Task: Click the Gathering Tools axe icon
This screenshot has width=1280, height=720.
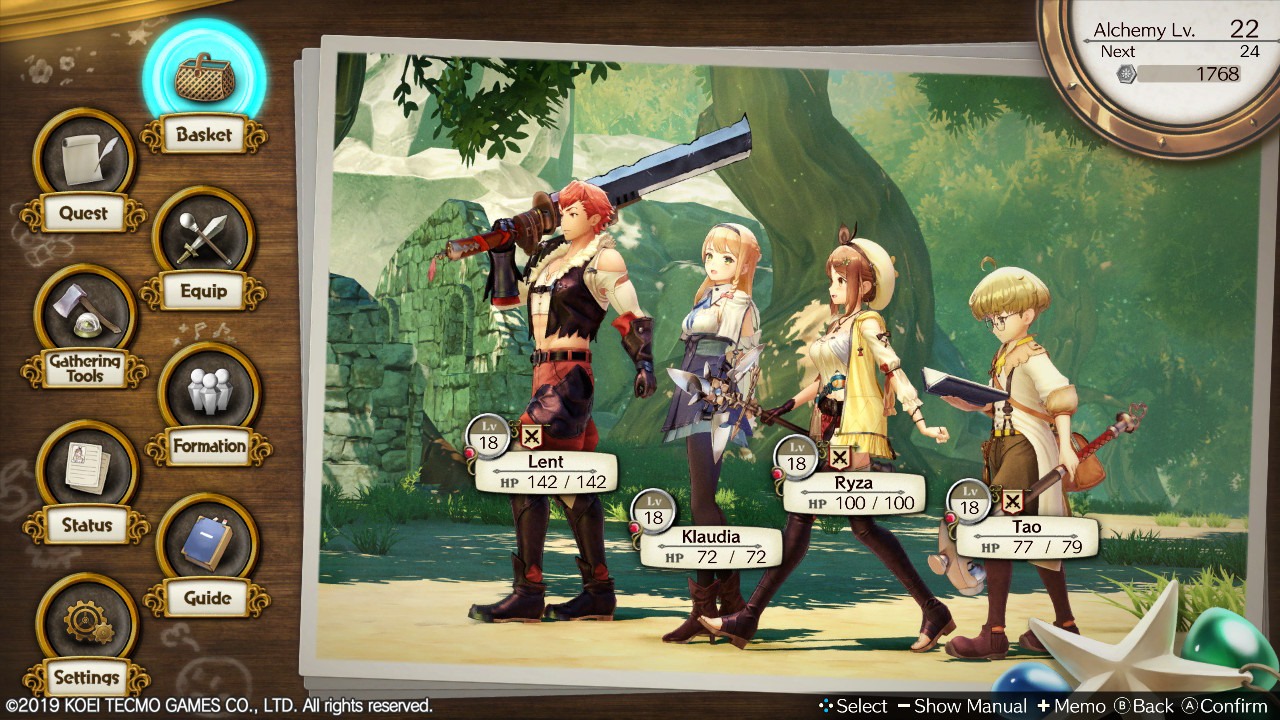Action: coord(84,314)
